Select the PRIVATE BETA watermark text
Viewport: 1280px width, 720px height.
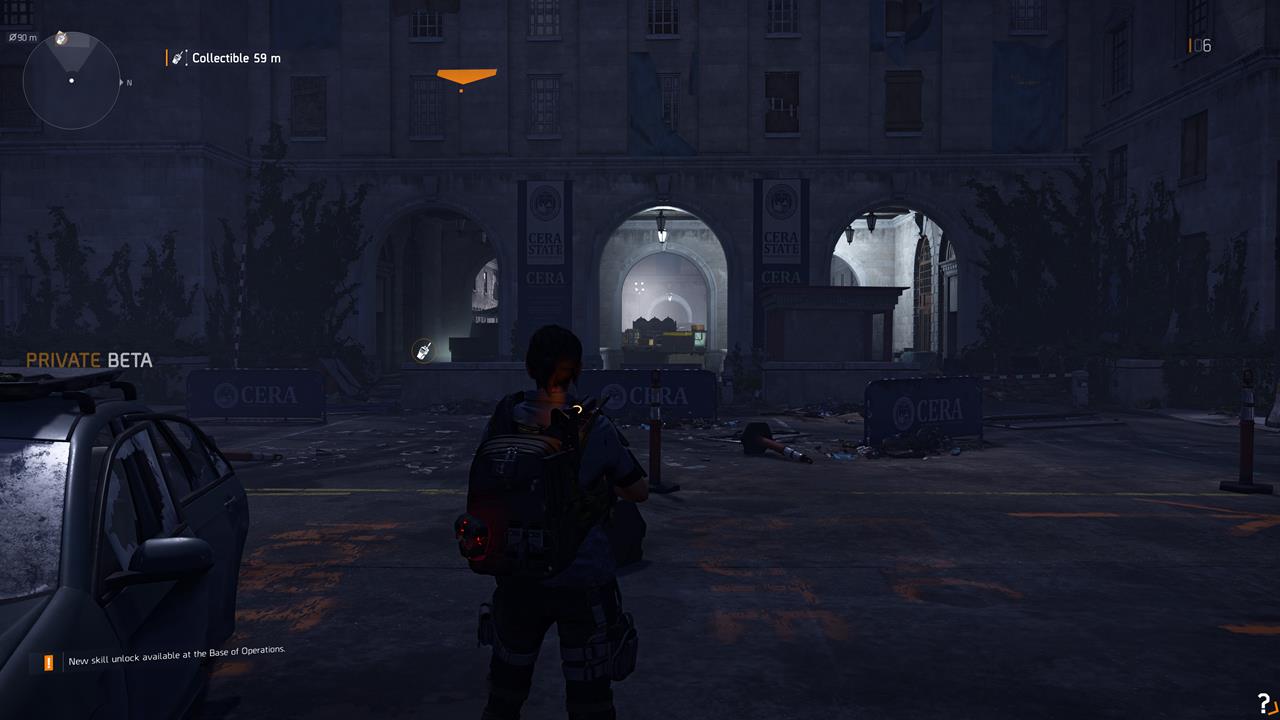click(88, 360)
